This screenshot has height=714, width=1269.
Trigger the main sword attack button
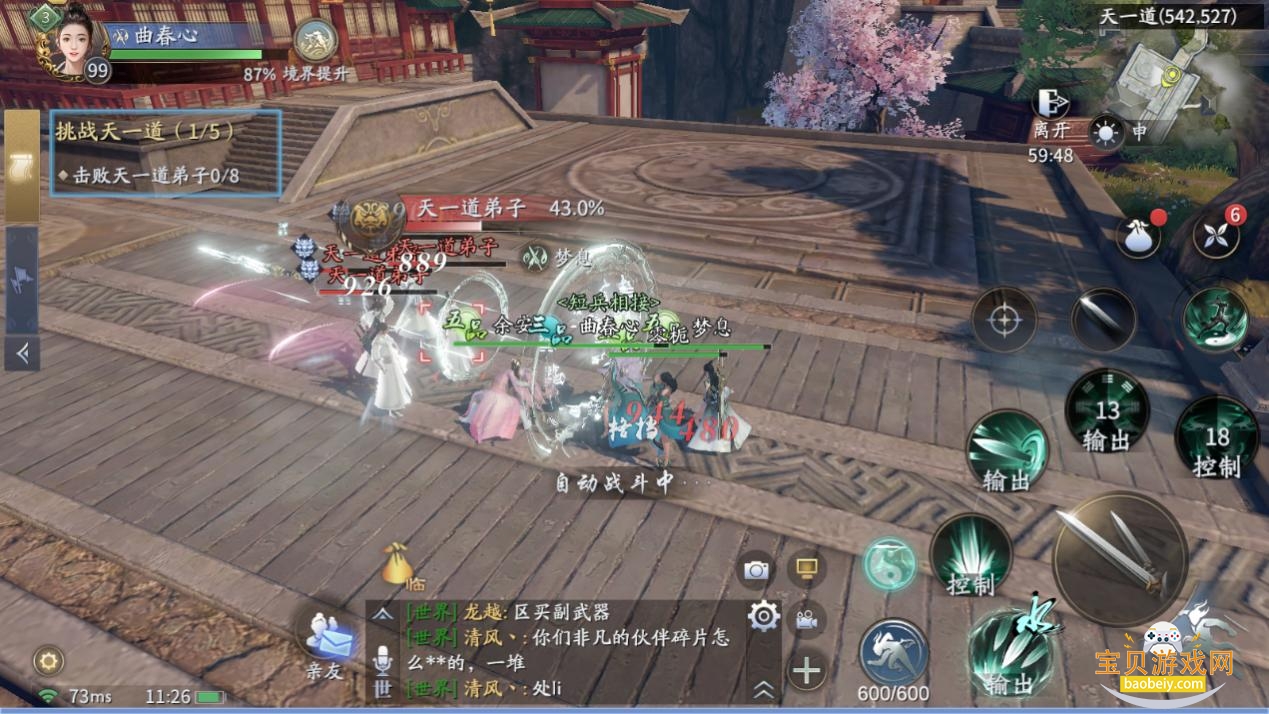click(1120, 558)
